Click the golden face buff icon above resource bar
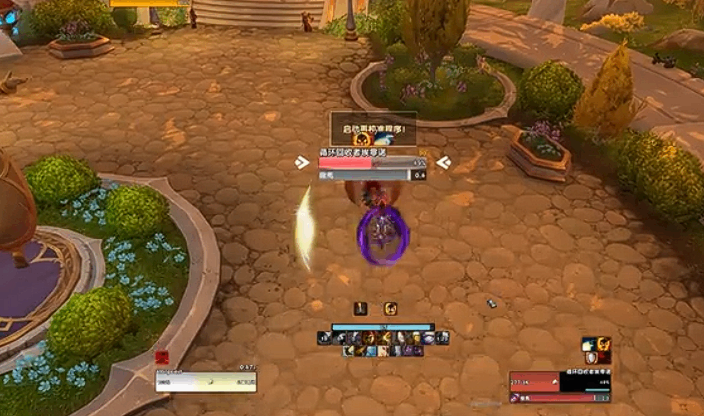Image resolution: width=704 pixels, height=416 pixels. pyautogui.click(x=390, y=308)
